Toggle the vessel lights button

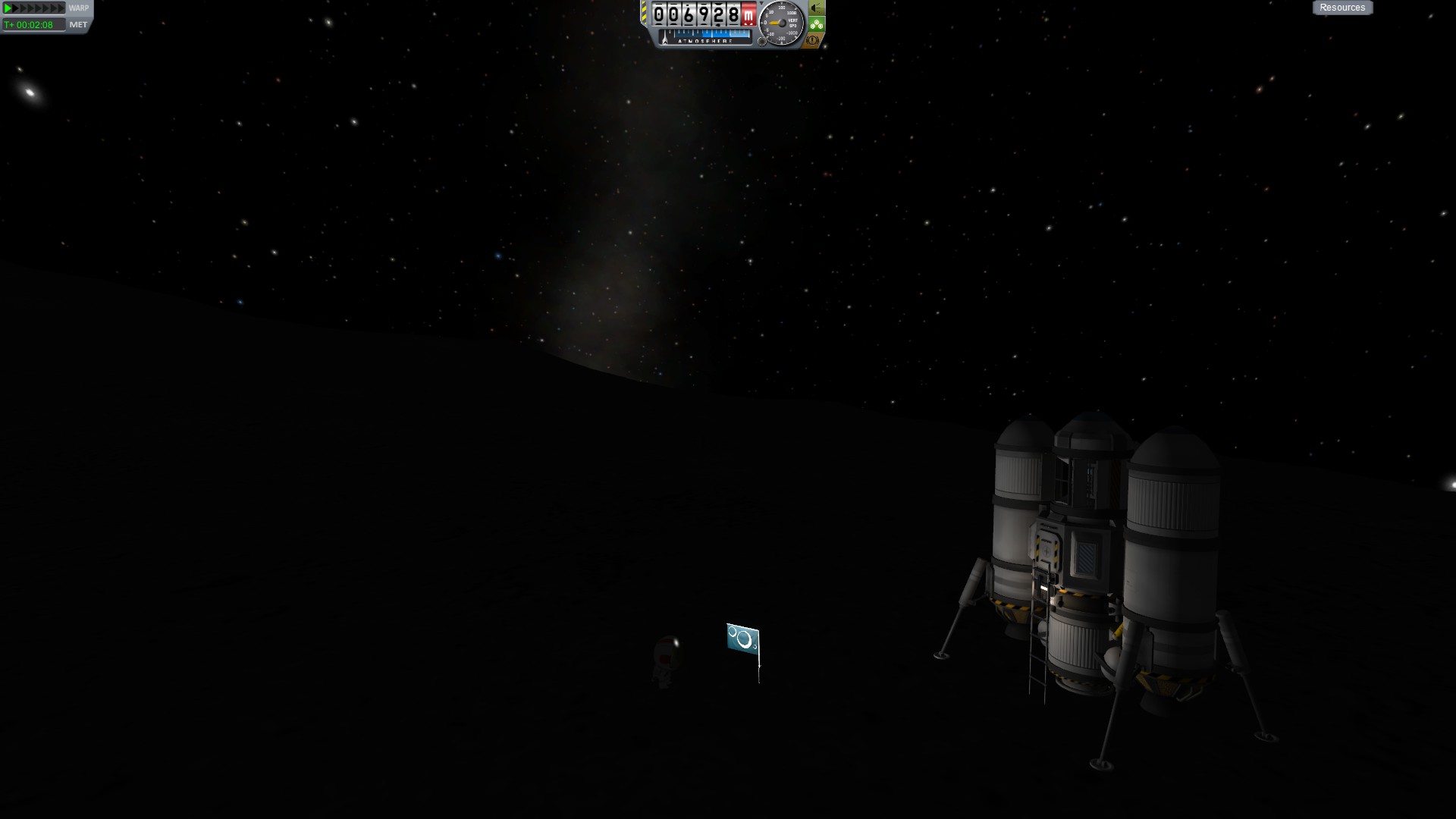[x=816, y=8]
